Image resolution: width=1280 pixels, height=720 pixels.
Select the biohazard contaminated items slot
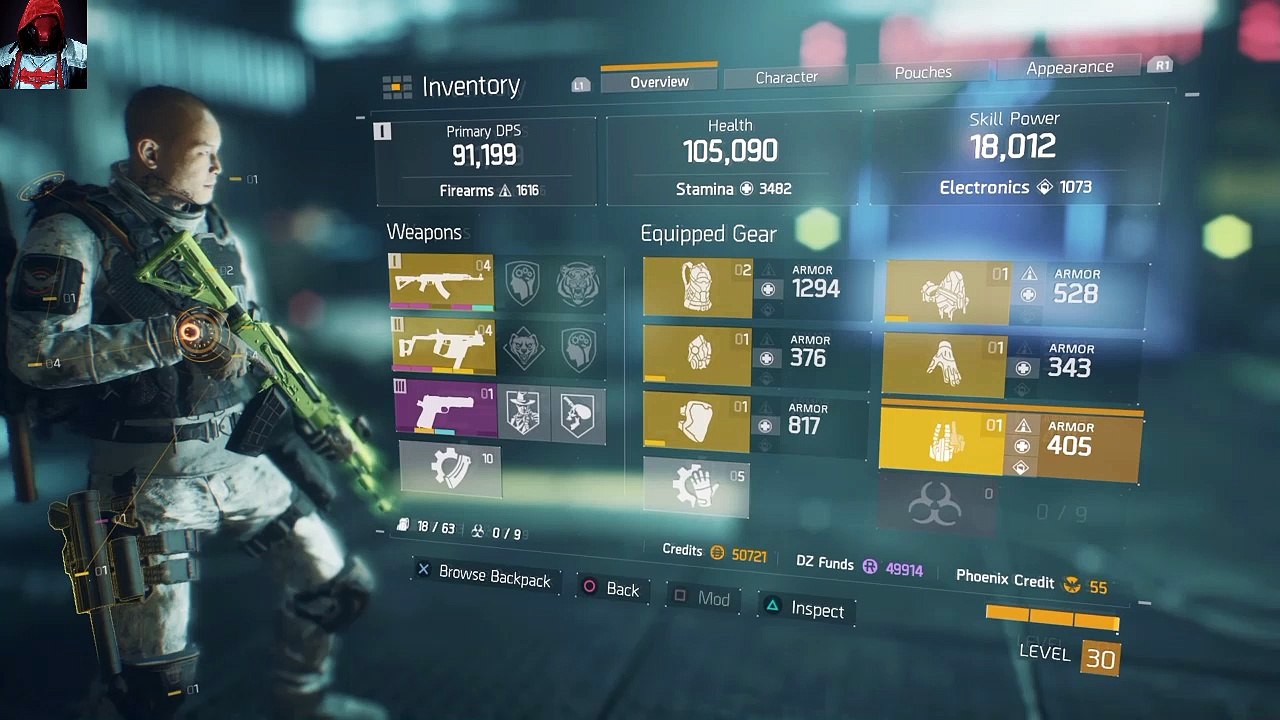click(x=936, y=507)
